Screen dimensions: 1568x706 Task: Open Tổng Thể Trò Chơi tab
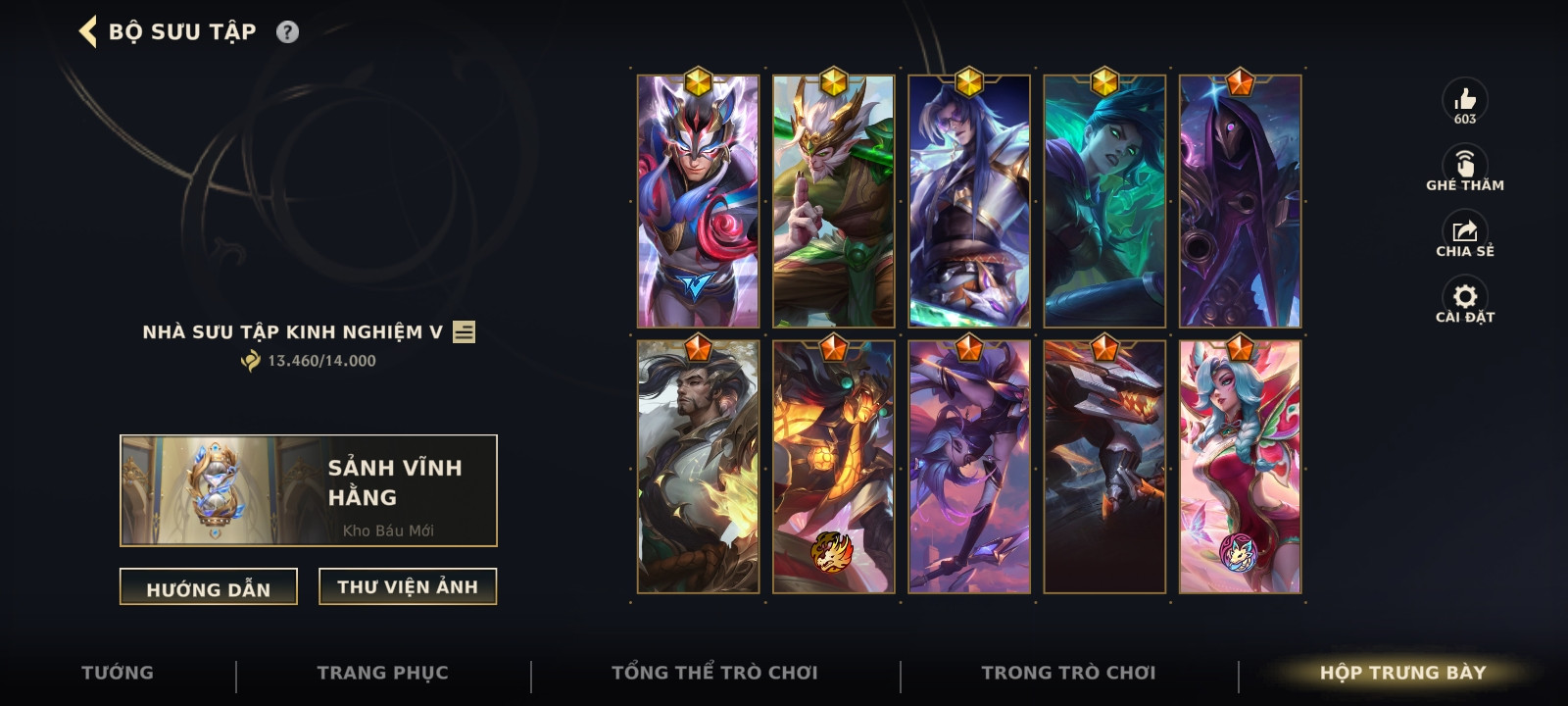(714, 673)
